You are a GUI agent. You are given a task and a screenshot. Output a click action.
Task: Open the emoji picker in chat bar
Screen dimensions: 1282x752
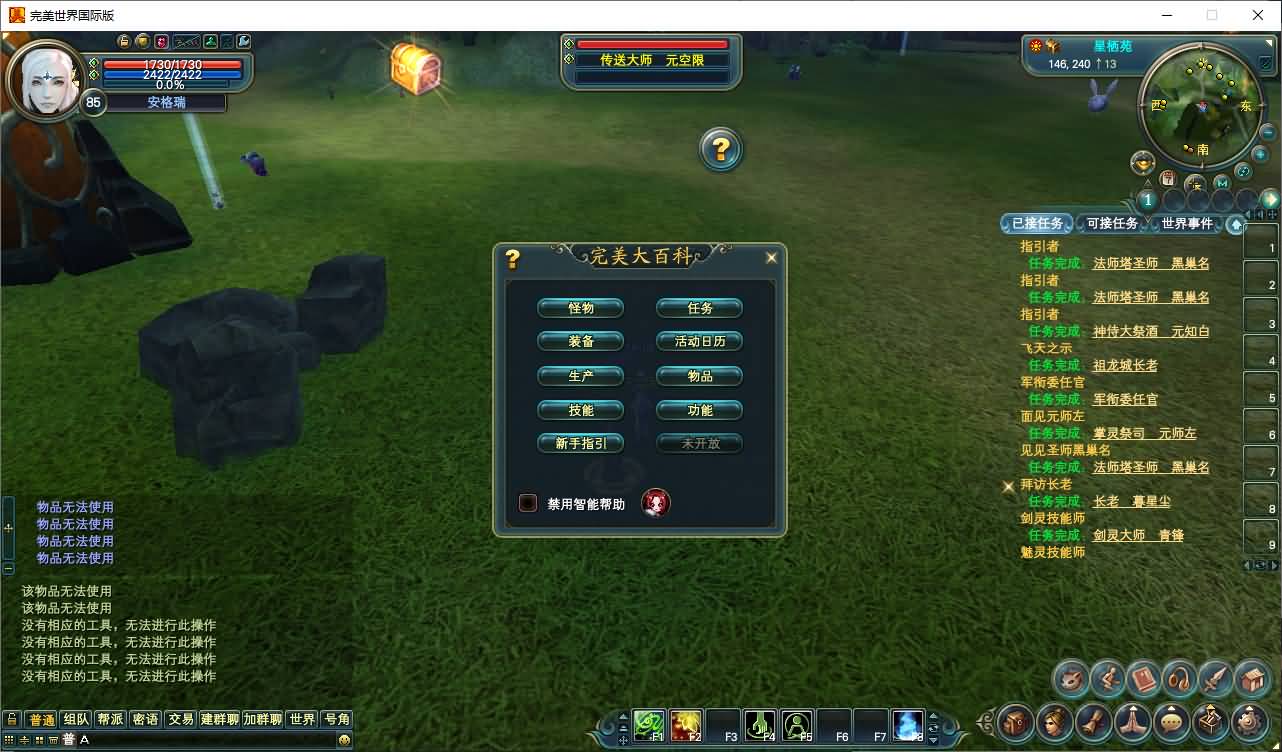pos(344,740)
